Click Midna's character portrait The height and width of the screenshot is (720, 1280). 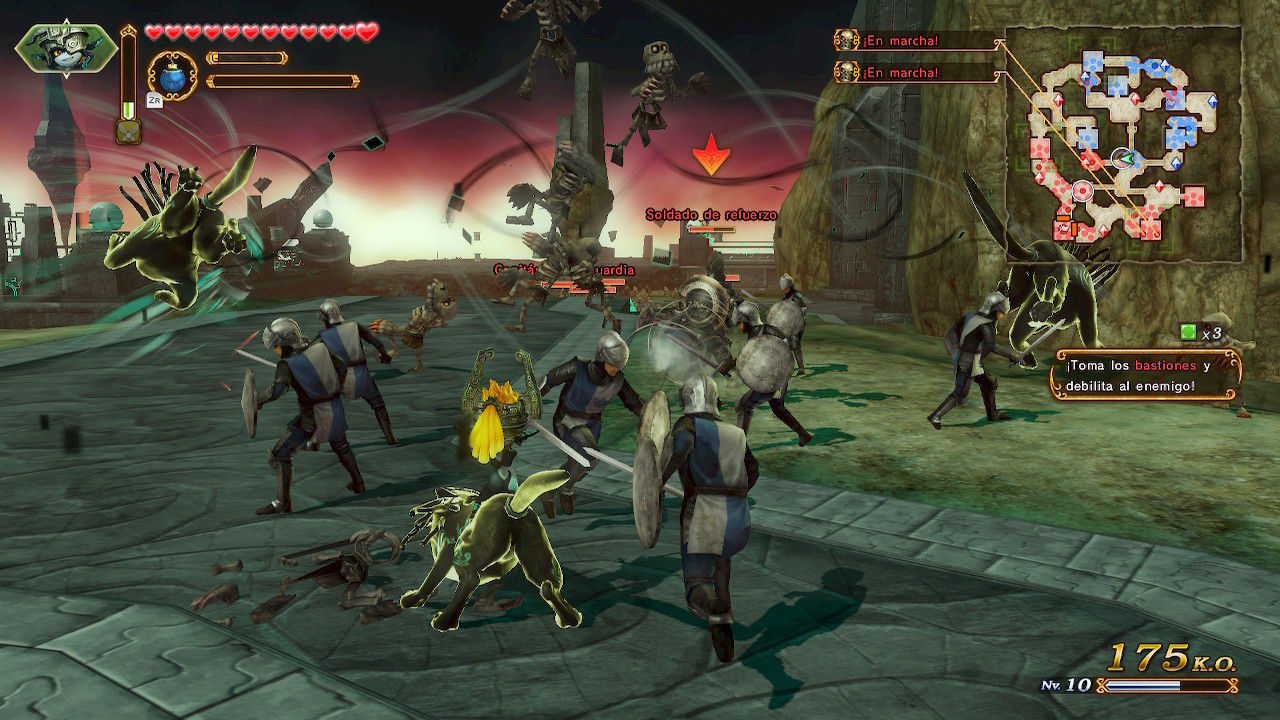click(66, 48)
